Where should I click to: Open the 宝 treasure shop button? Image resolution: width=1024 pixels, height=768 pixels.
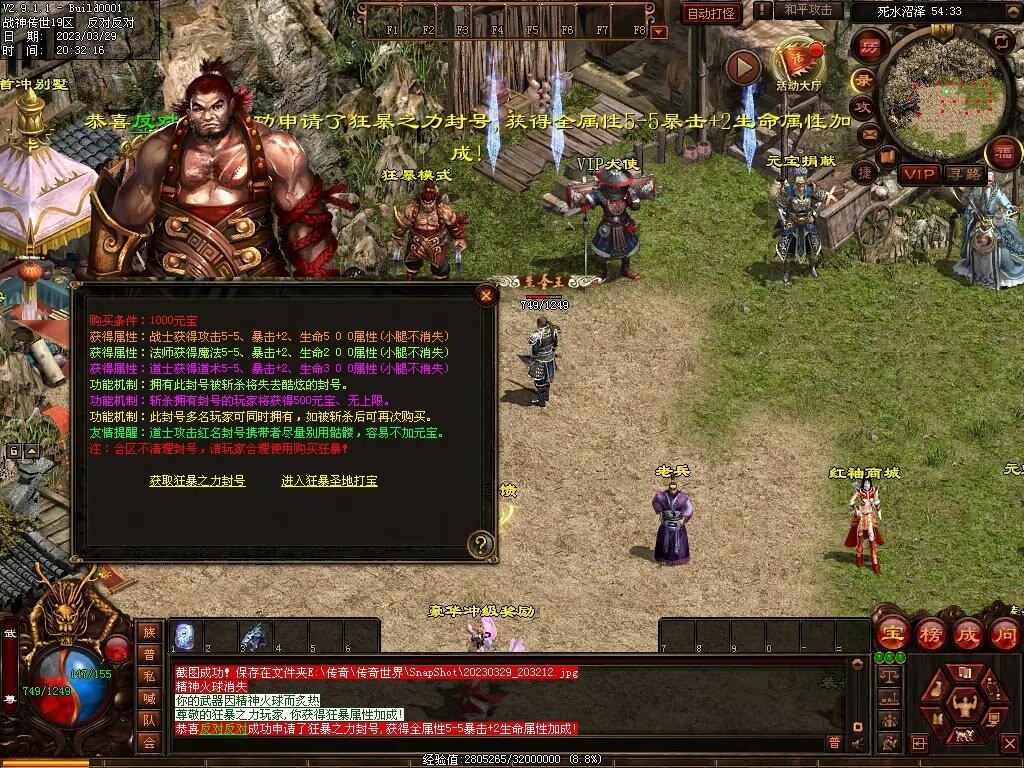click(x=891, y=634)
